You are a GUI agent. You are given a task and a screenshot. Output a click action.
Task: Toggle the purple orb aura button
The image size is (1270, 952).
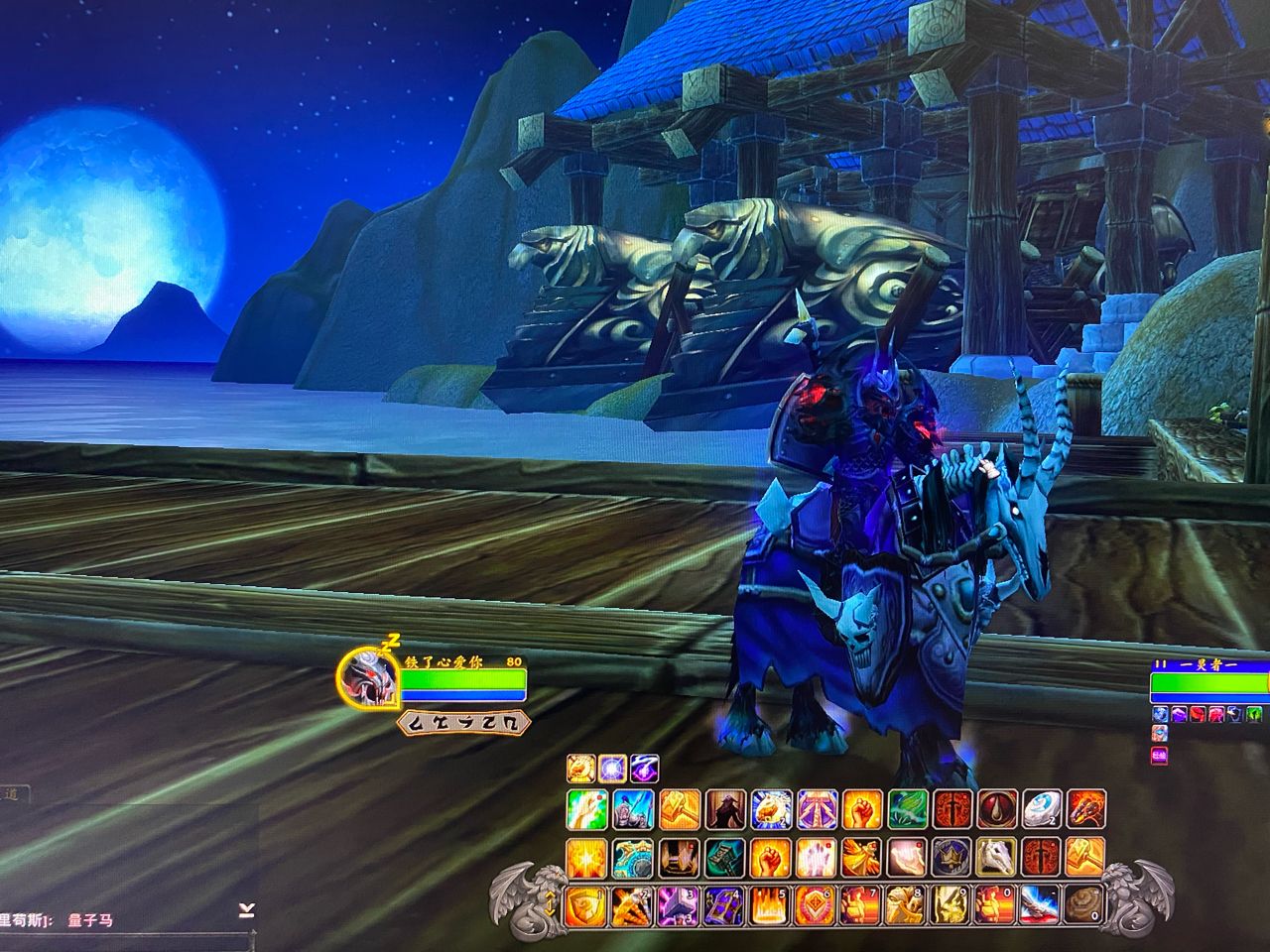tap(613, 767)
